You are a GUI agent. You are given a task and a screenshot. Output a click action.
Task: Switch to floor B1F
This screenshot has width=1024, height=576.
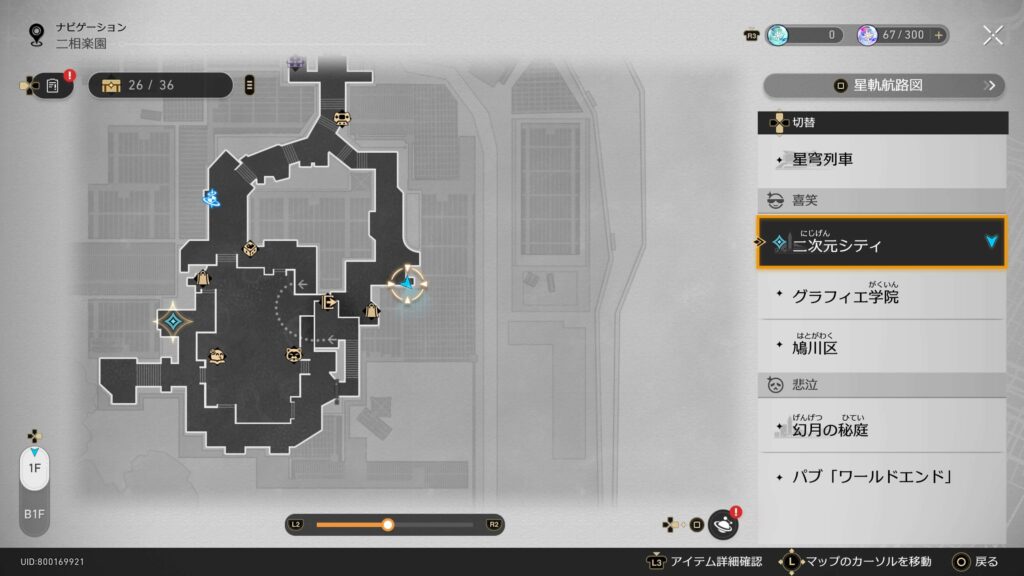coord(34,513)
